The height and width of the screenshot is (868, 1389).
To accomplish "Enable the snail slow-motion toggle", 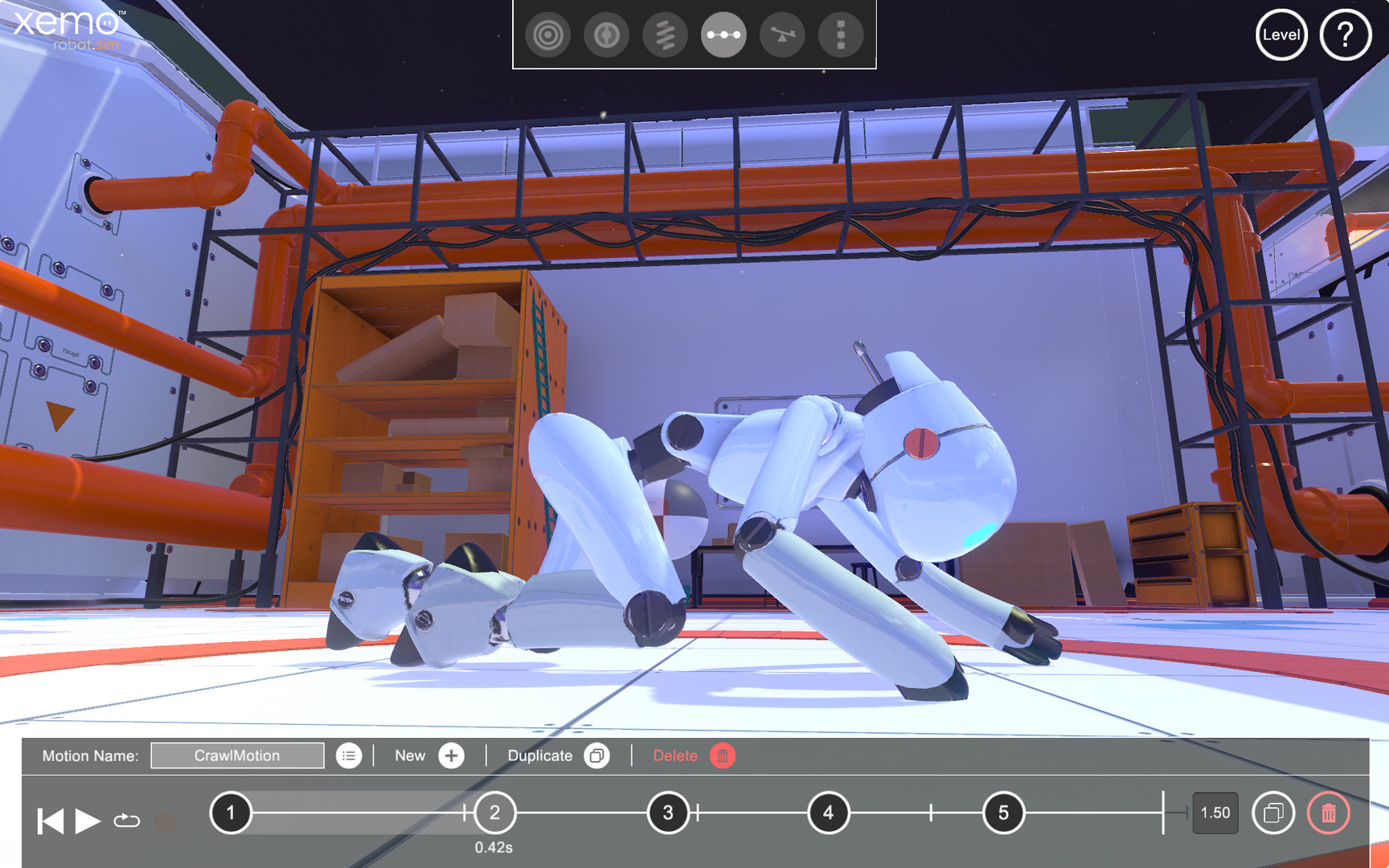I will tap(165, 821).
